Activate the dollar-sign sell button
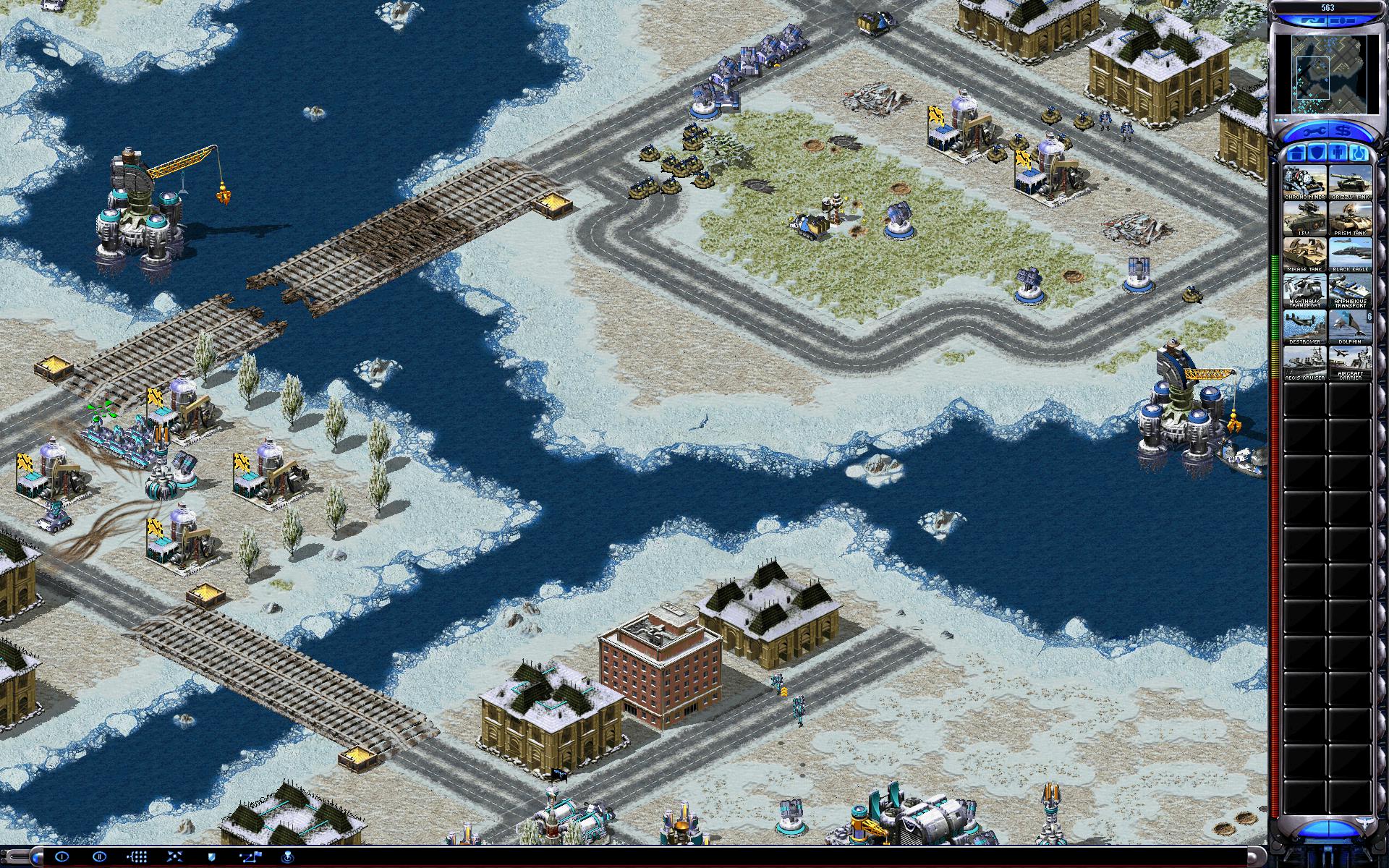This screenshot has width=1389, height=868. (1343, 132)
